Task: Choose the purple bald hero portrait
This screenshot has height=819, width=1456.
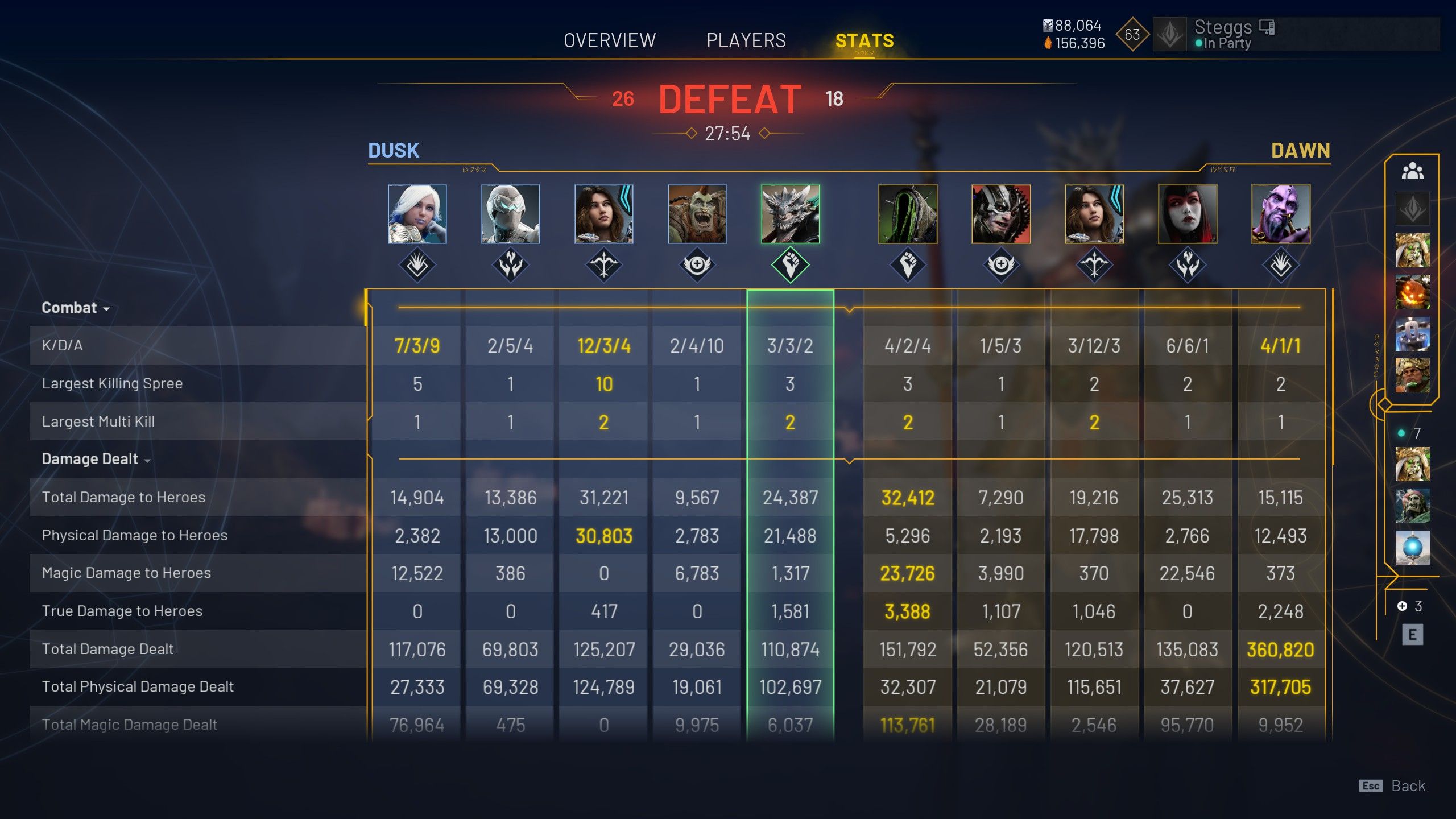Action: [x=1281, y=214]
